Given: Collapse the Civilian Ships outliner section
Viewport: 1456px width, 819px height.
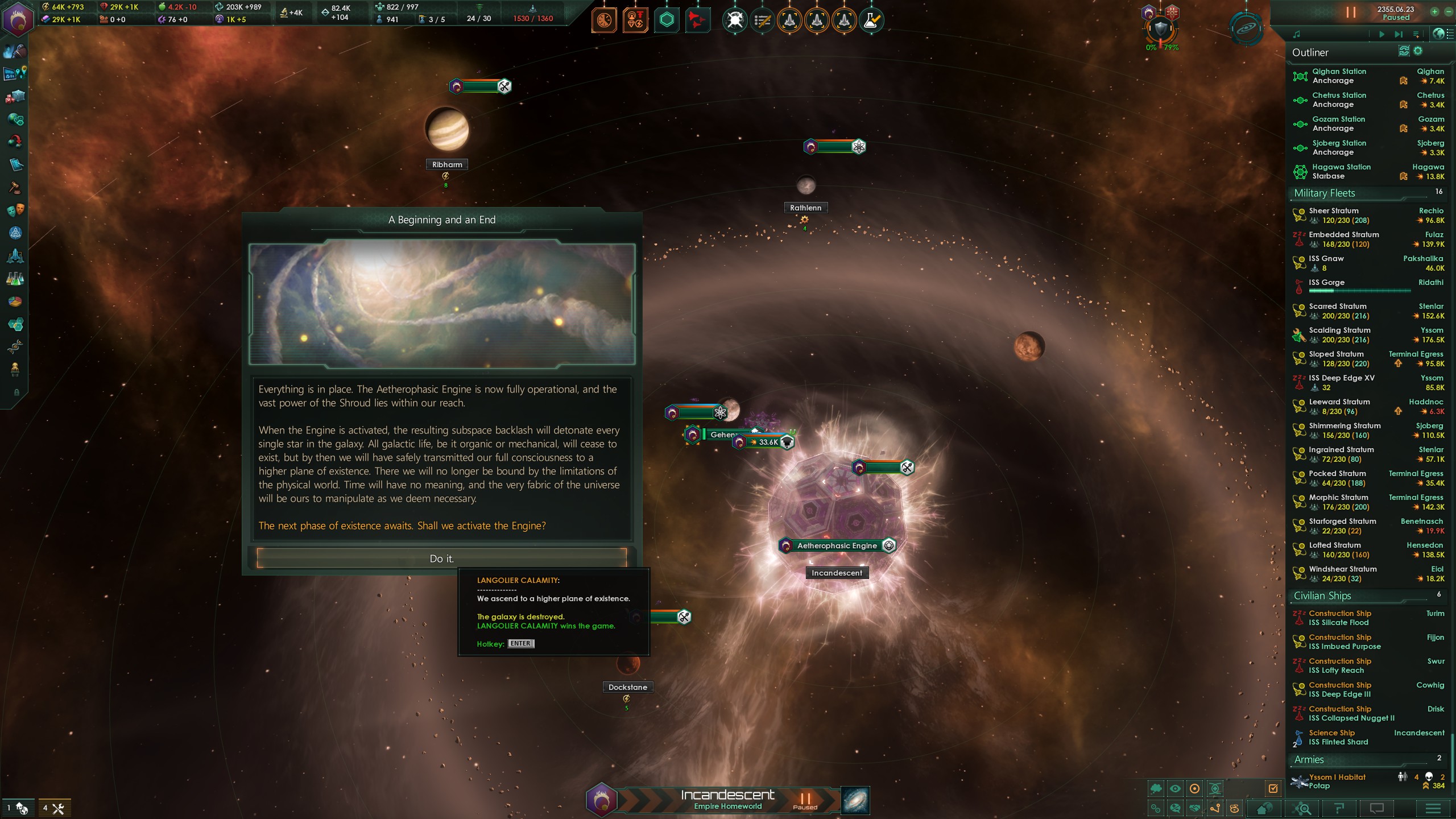Looking at the screenshot, I should point(1322,596).
